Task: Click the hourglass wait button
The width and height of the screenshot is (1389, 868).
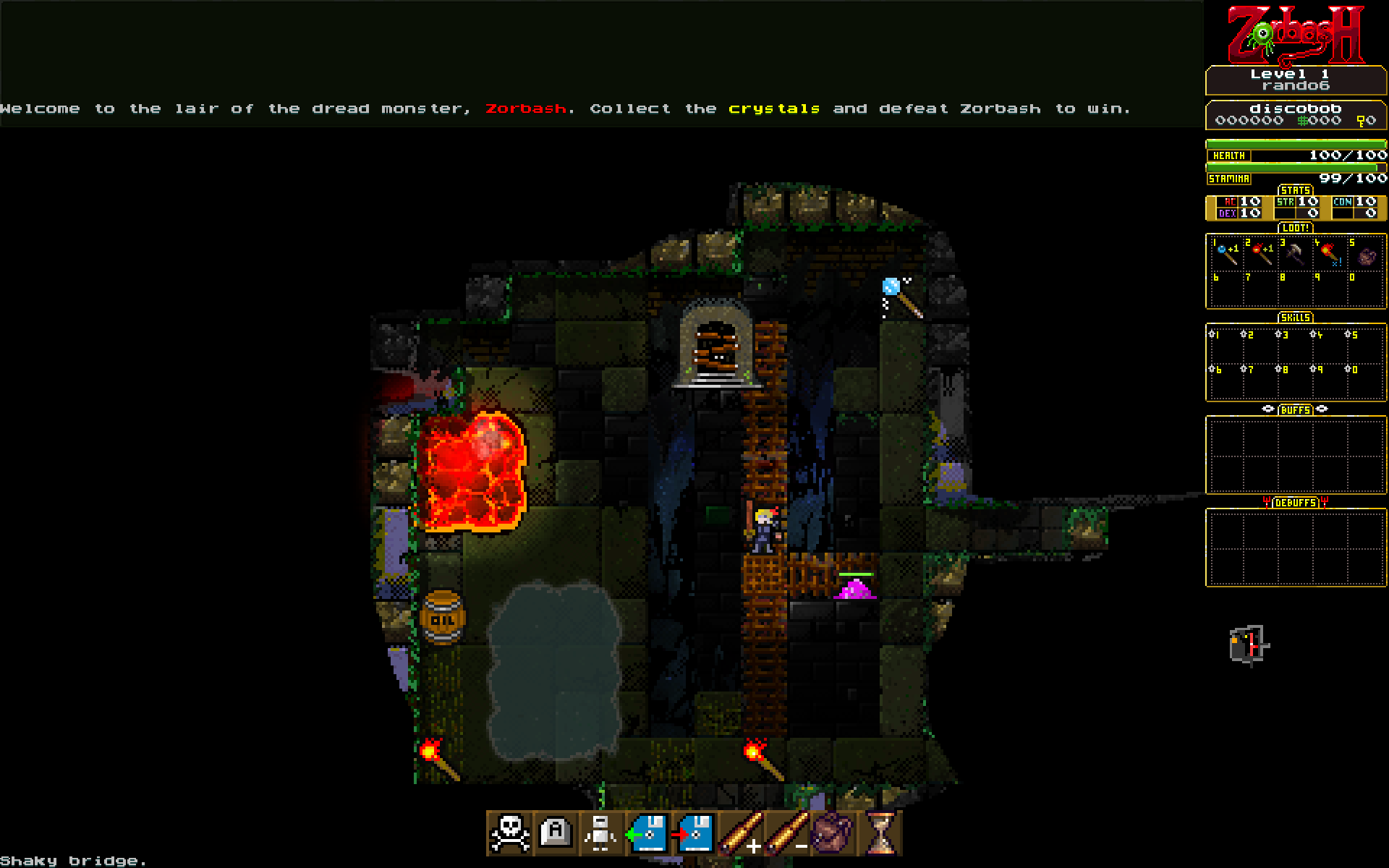Action: coord(880,833)
